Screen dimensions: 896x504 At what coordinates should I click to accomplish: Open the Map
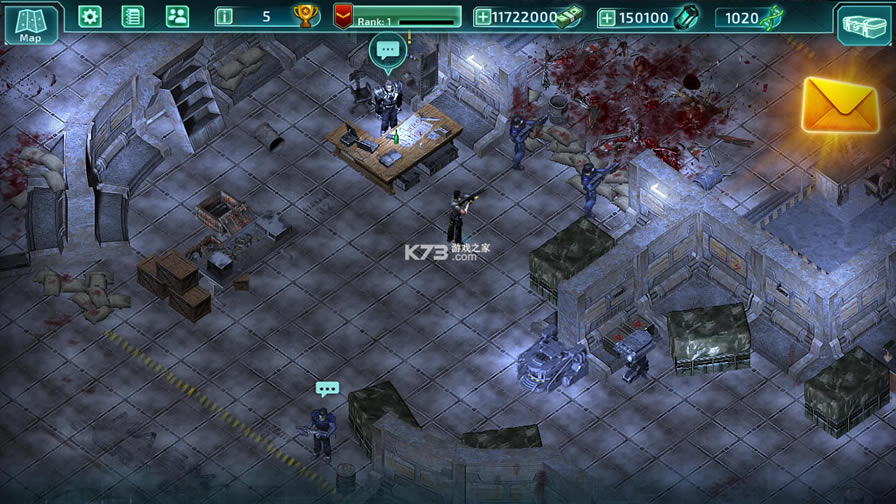click(29, 24)
